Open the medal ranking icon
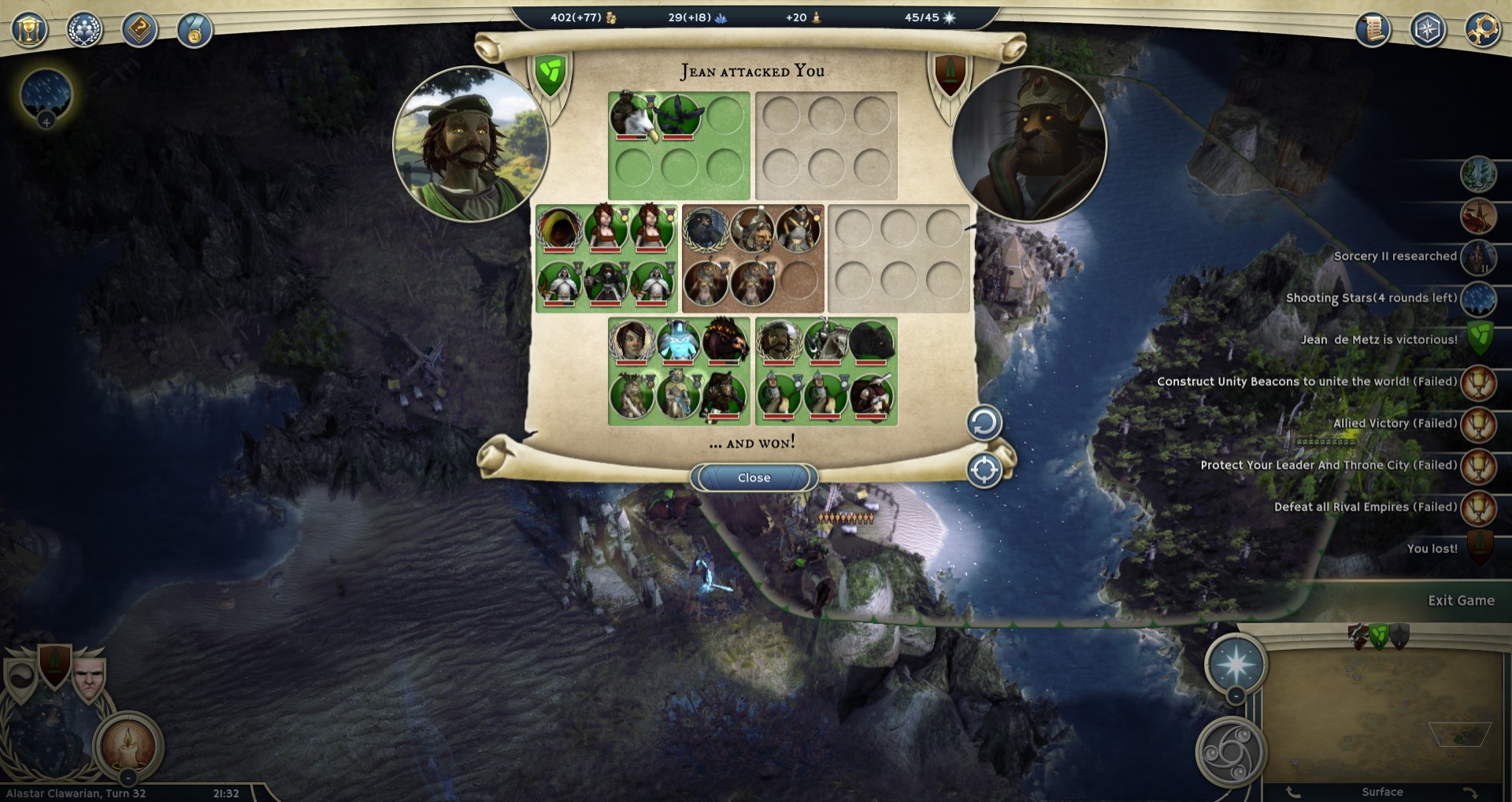This screenshot has width=1512, height=802. (194, 30)
